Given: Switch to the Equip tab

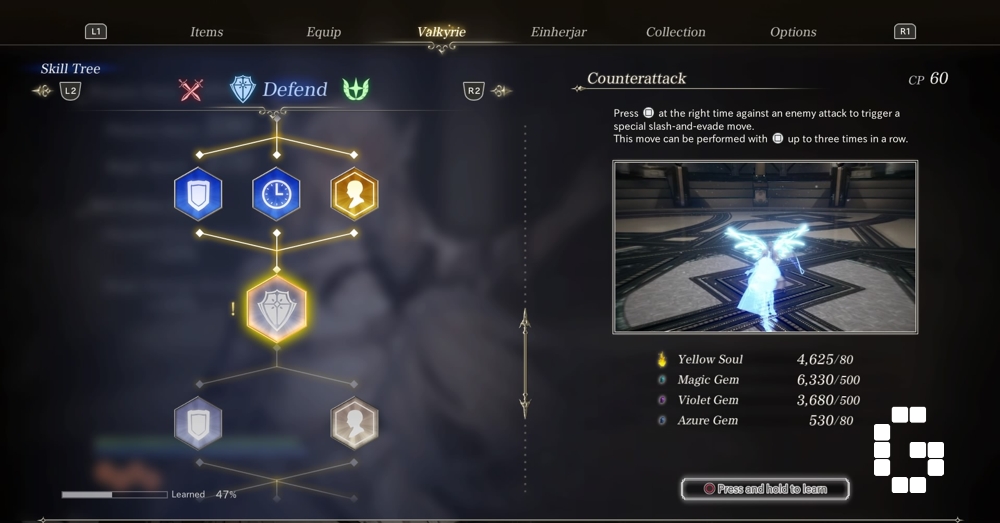Looking at the screenshot, I should point(324,32).
